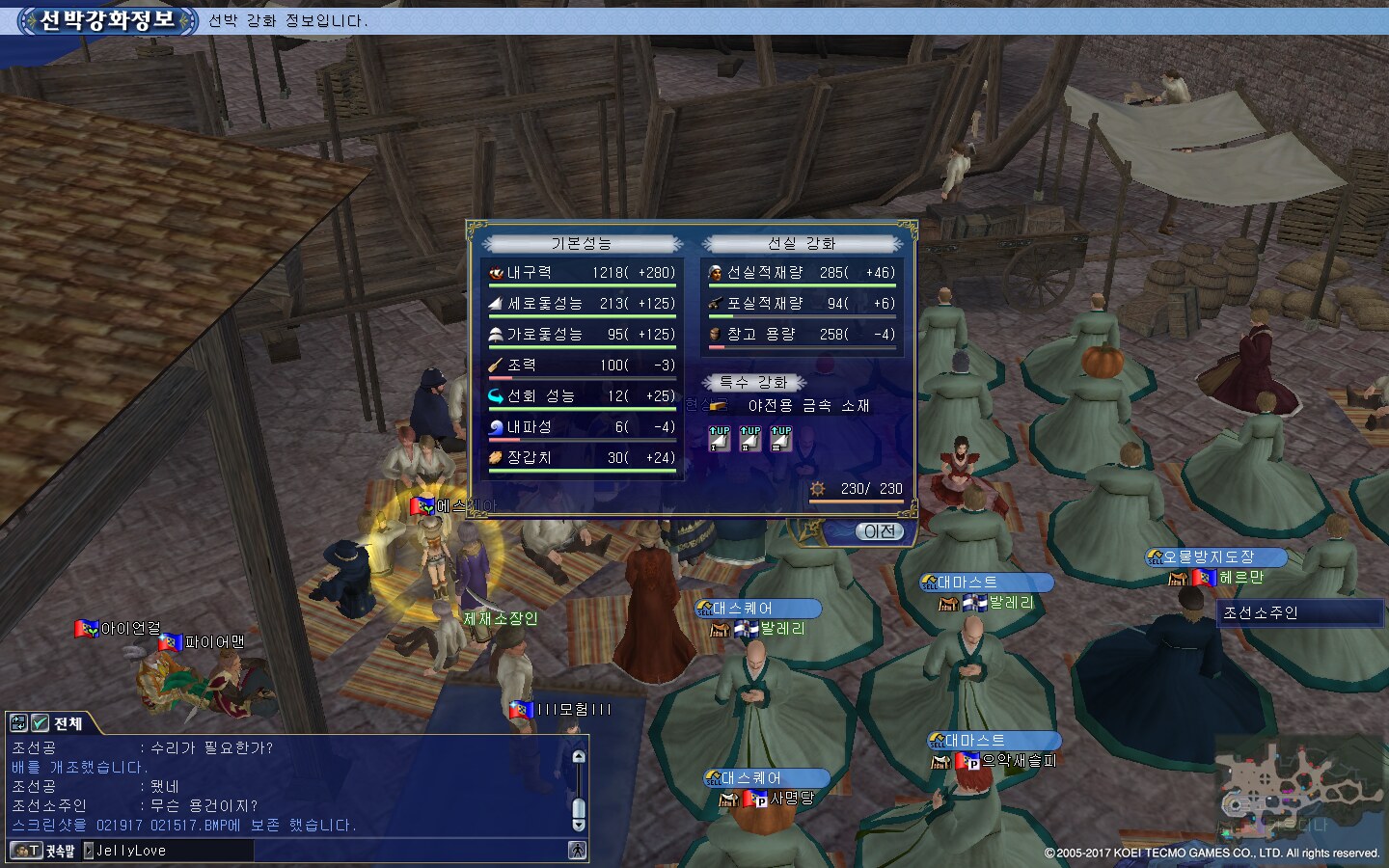
Task: Click the chat switch arrows icon
Action: [x=18, y=722]
